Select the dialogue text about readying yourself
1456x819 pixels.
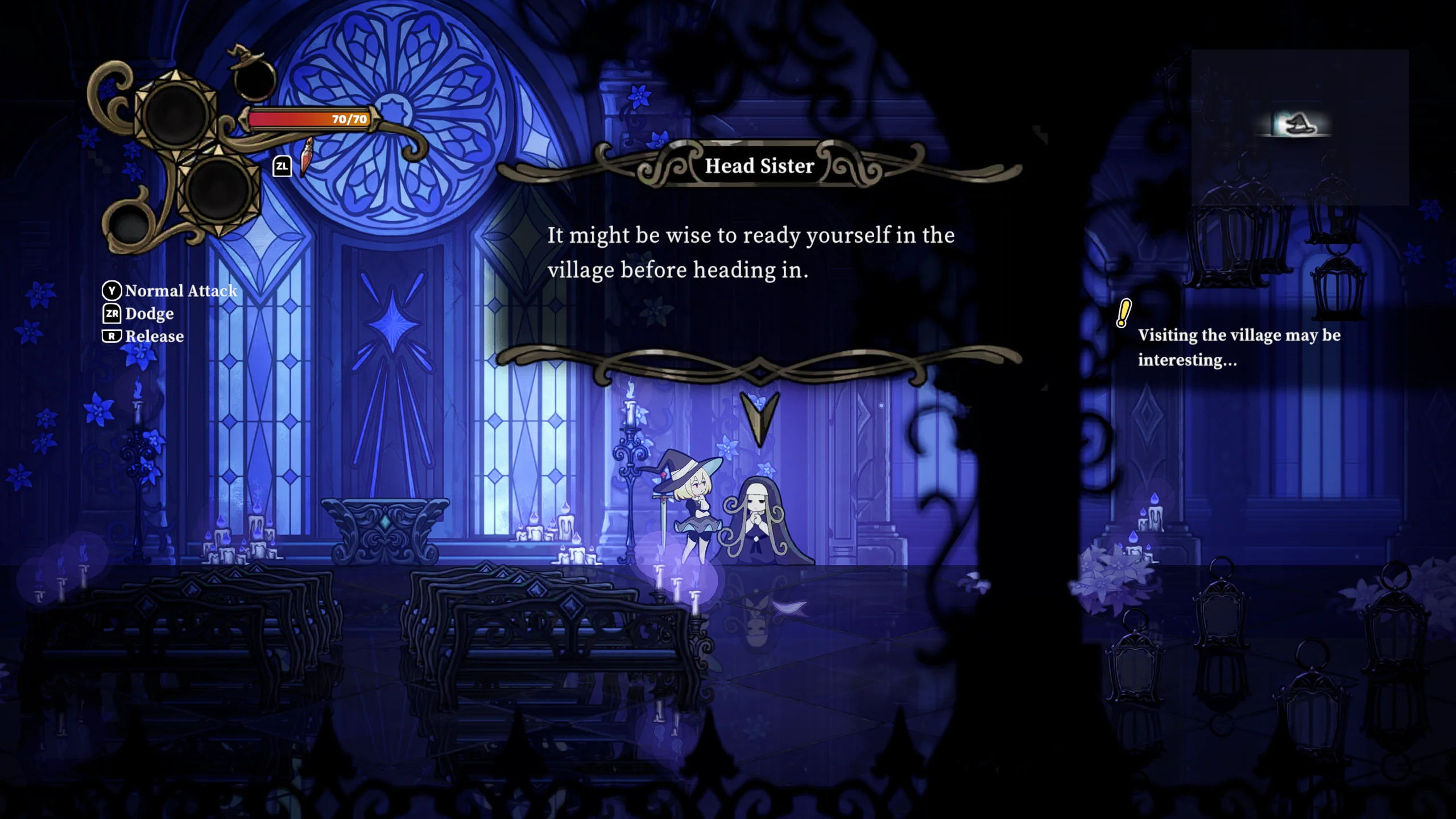click(x=750, y=253)
